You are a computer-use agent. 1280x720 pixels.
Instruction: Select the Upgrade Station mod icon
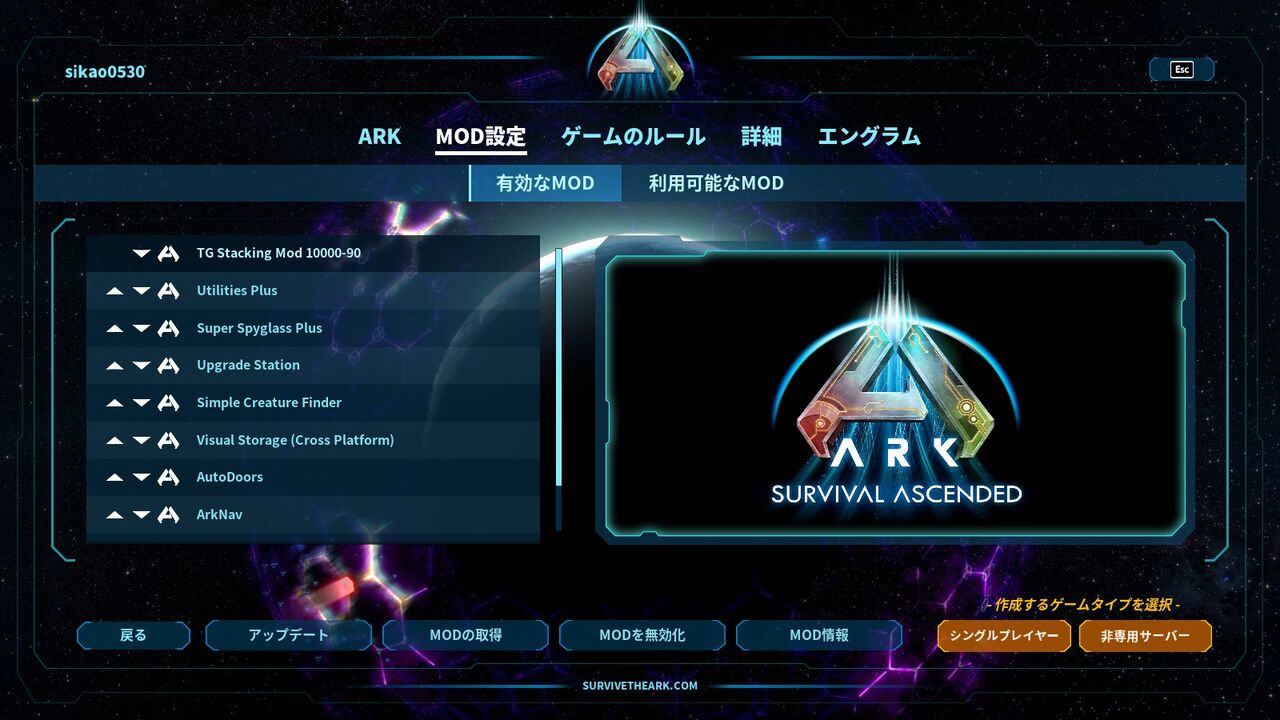point(169,365)
